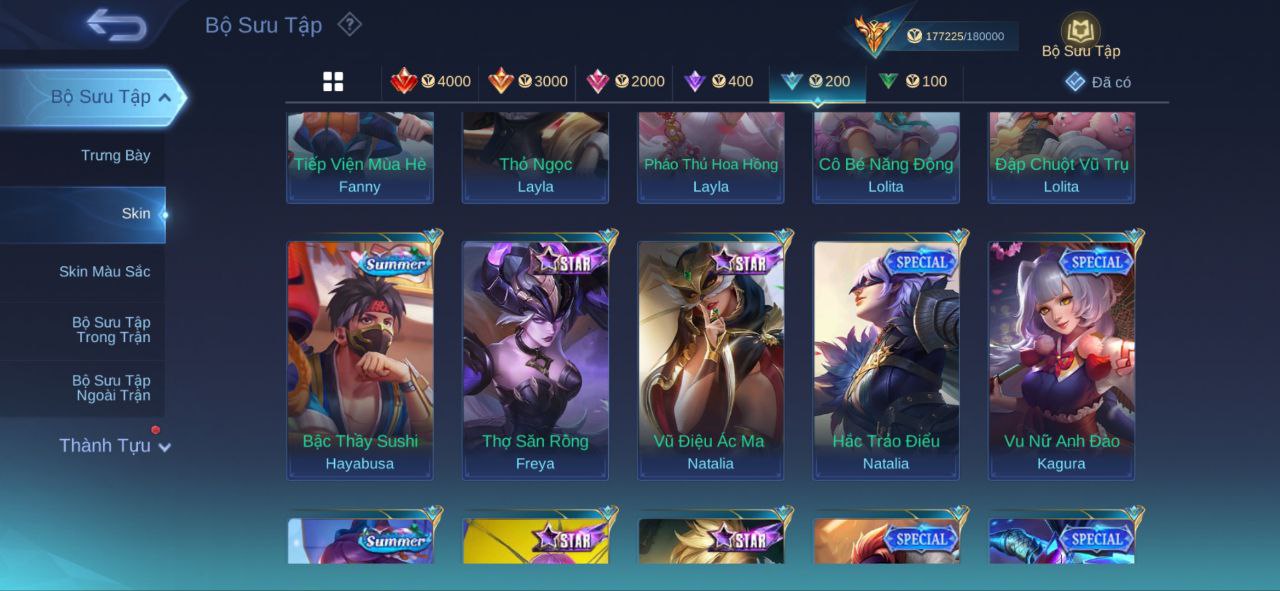Select Hayabusa's Bậc Thầy Sushi skin card

point(360,360)
